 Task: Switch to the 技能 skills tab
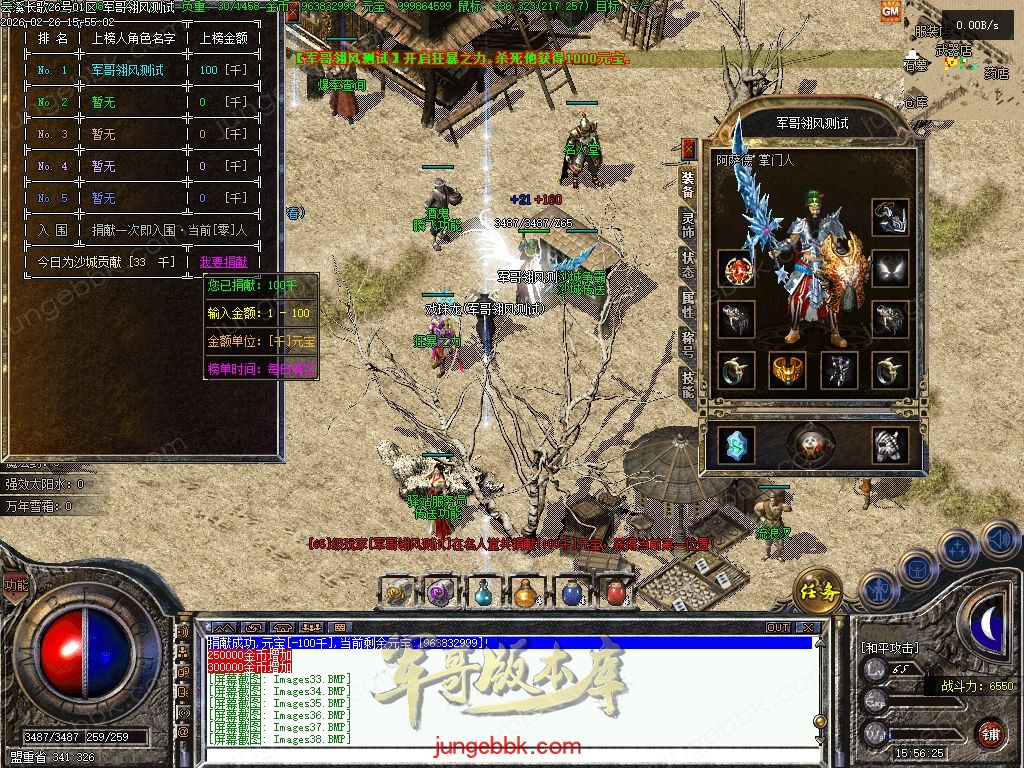[688, 383]
